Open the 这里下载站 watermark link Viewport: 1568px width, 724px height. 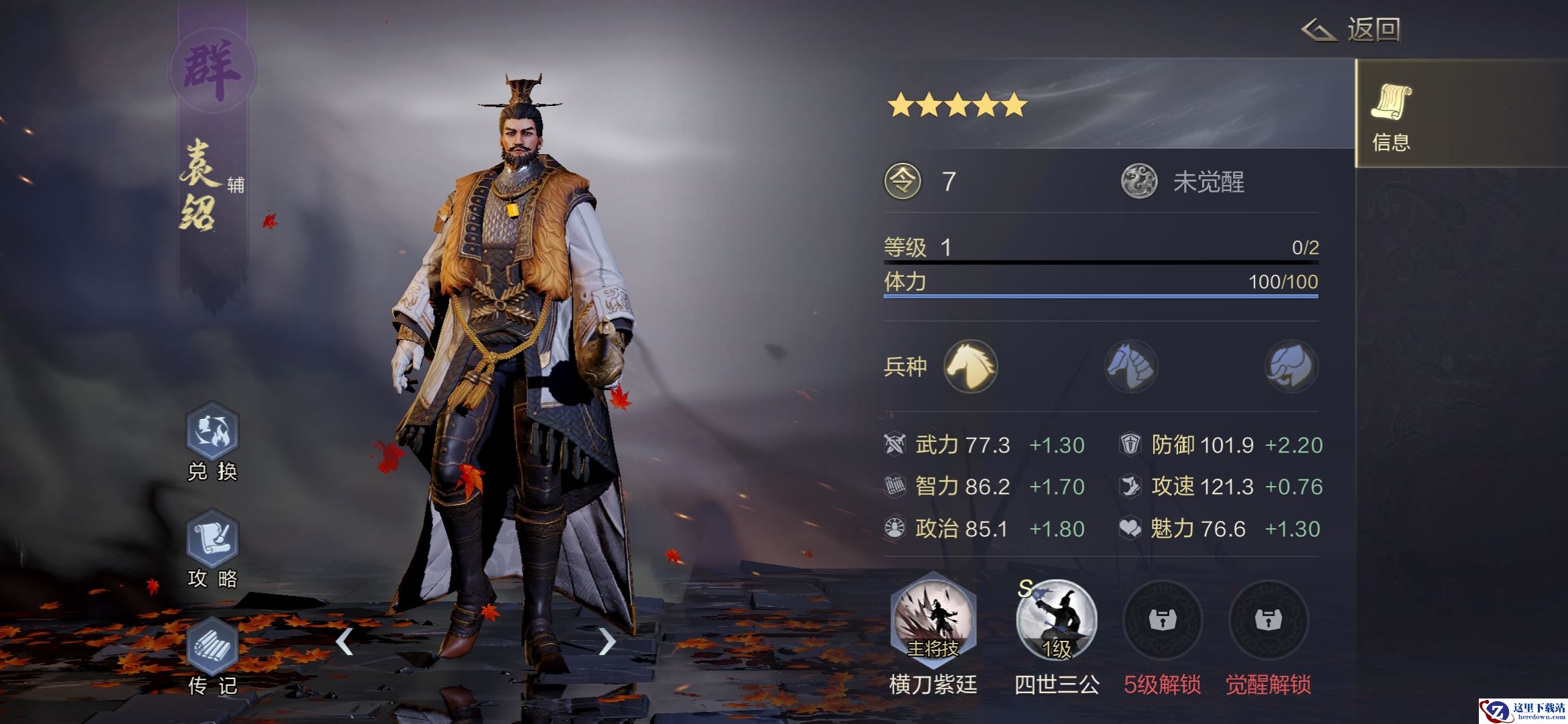pos(1523,711)
